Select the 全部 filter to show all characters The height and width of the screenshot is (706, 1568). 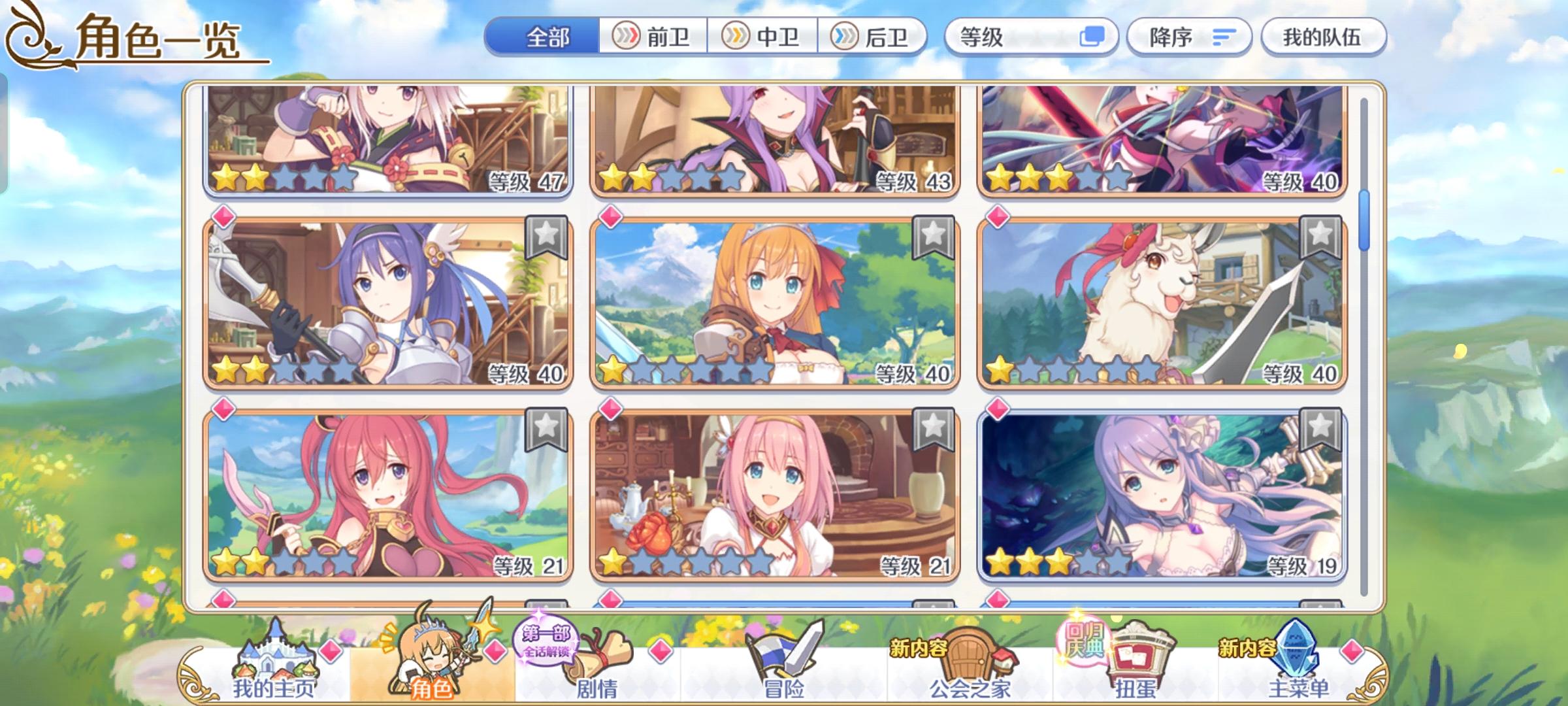547,37
